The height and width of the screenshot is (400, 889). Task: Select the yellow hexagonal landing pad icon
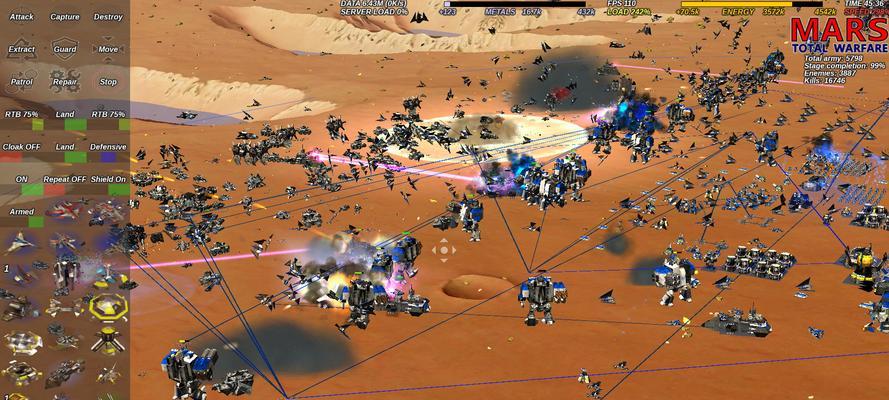click(108, 306)
